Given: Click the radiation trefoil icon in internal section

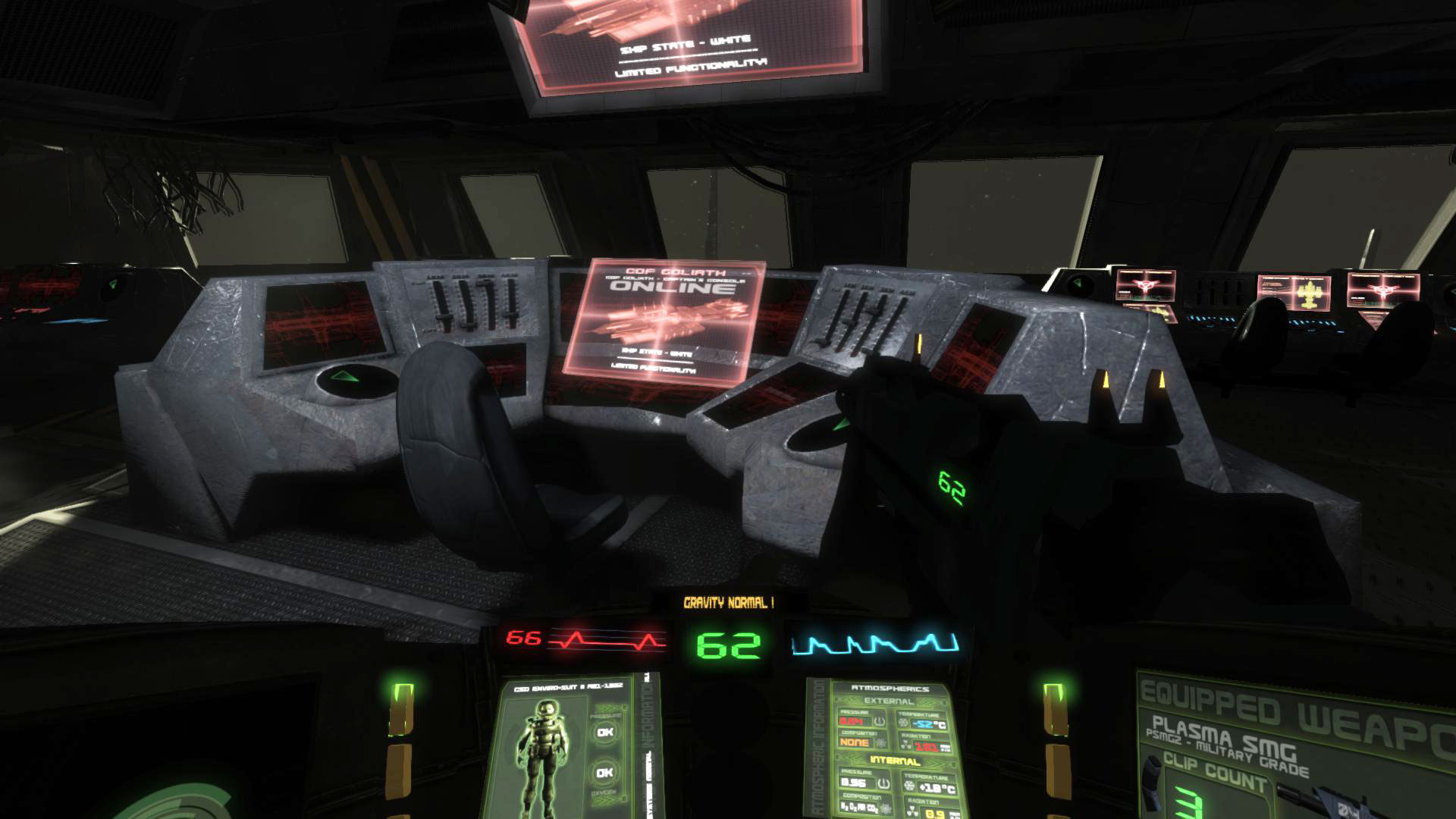Looking at the screenshot, I should [x=912, y=810].
